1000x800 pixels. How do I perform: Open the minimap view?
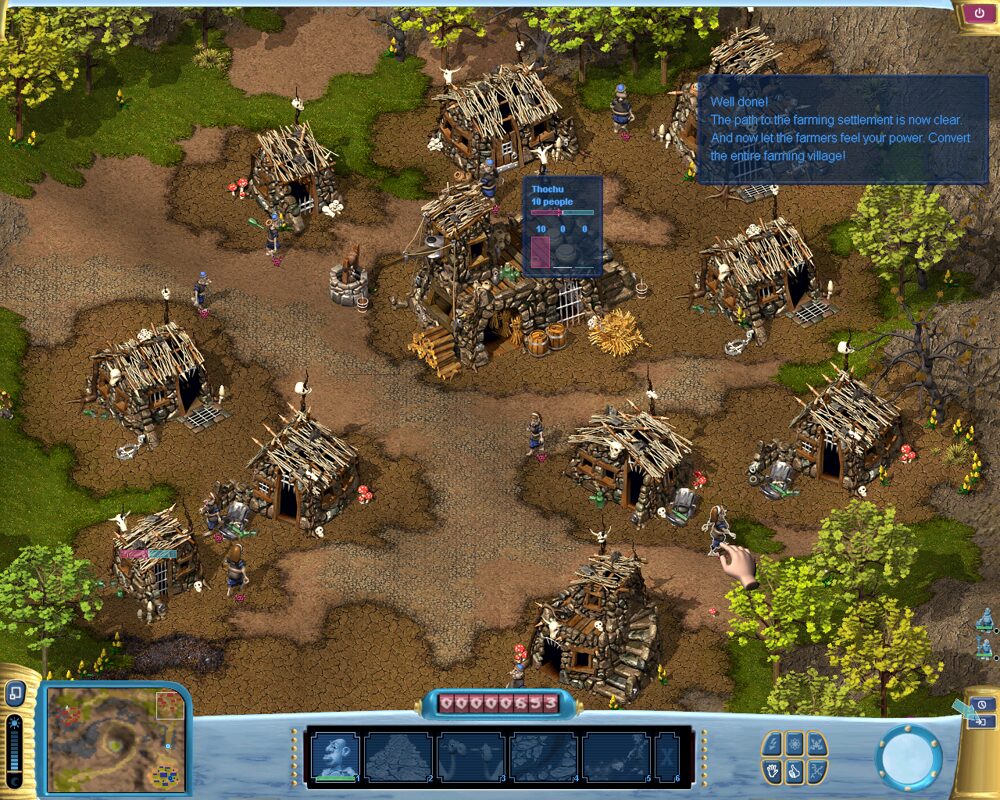[x=115, y=738]
